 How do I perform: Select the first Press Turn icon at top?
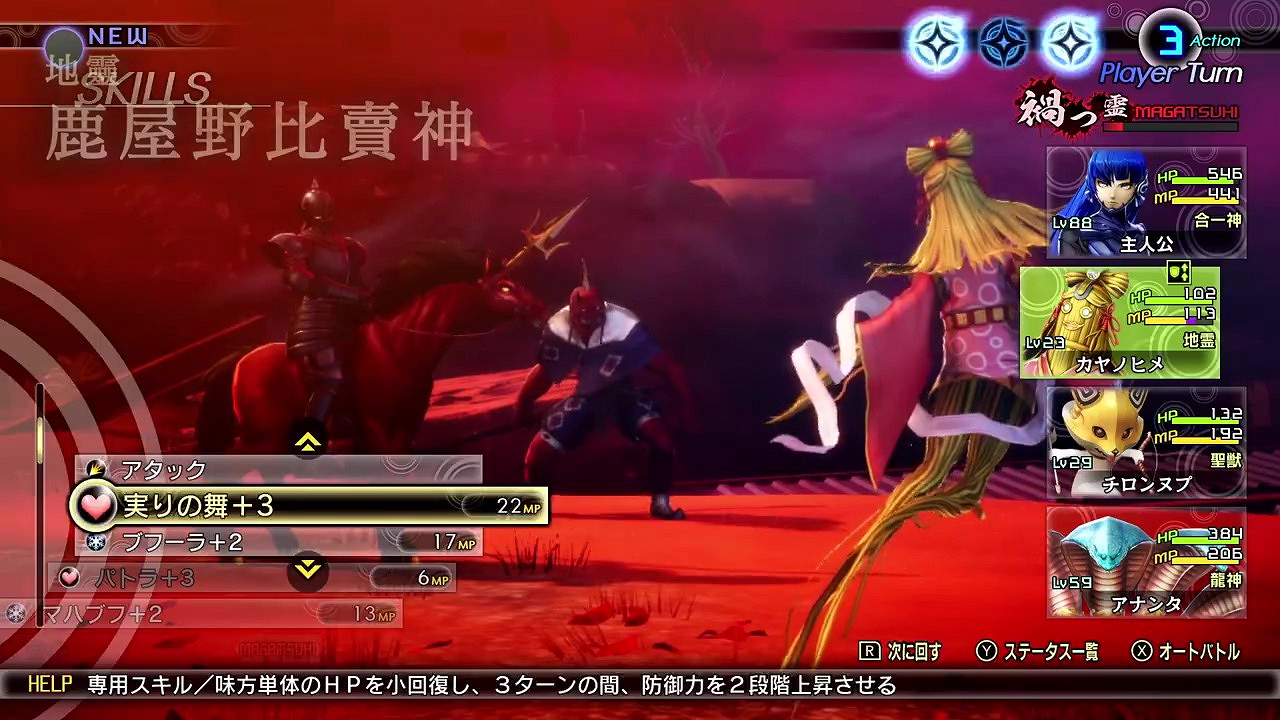[x=935, y=41]
